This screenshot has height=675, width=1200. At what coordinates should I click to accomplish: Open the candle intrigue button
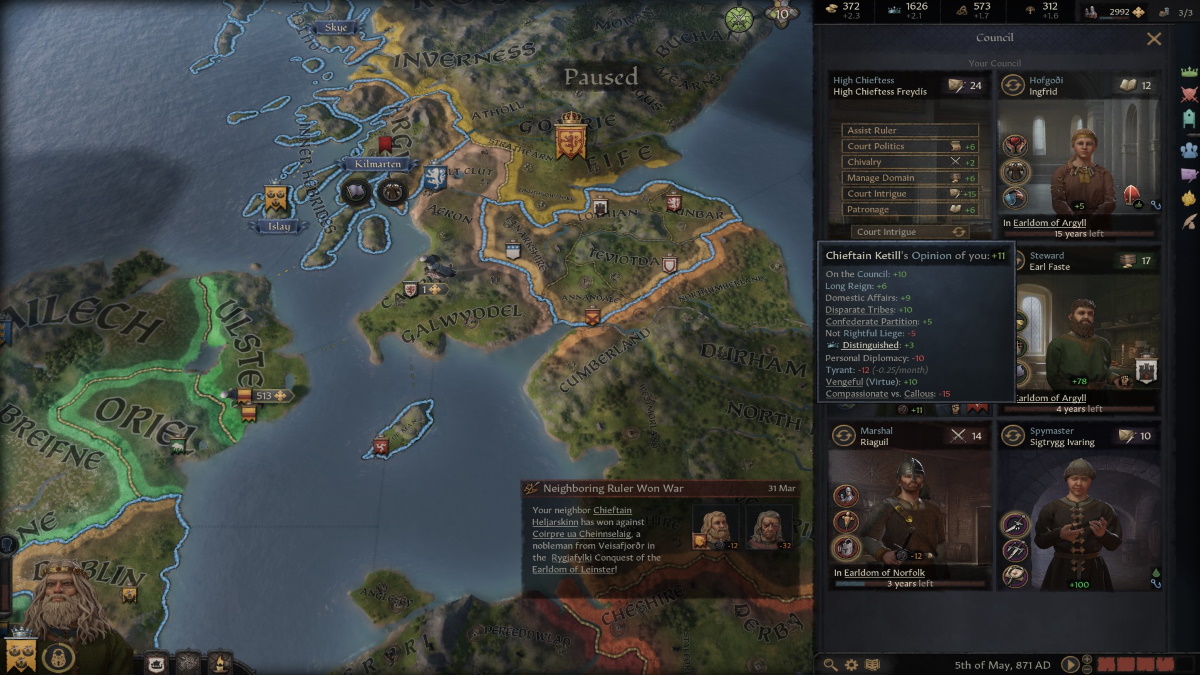point(219,662)
